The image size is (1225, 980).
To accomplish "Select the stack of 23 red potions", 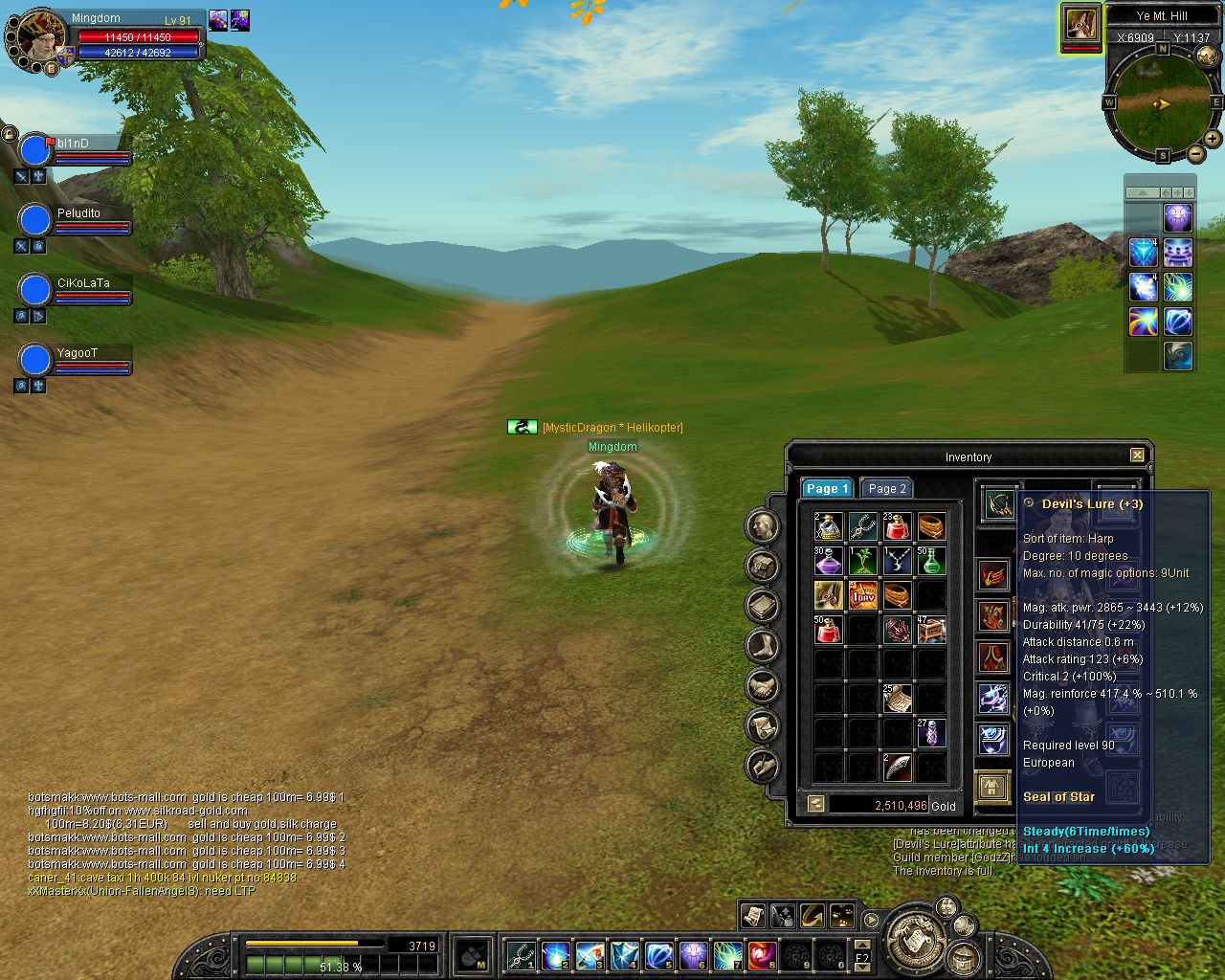I will point(898,526).
